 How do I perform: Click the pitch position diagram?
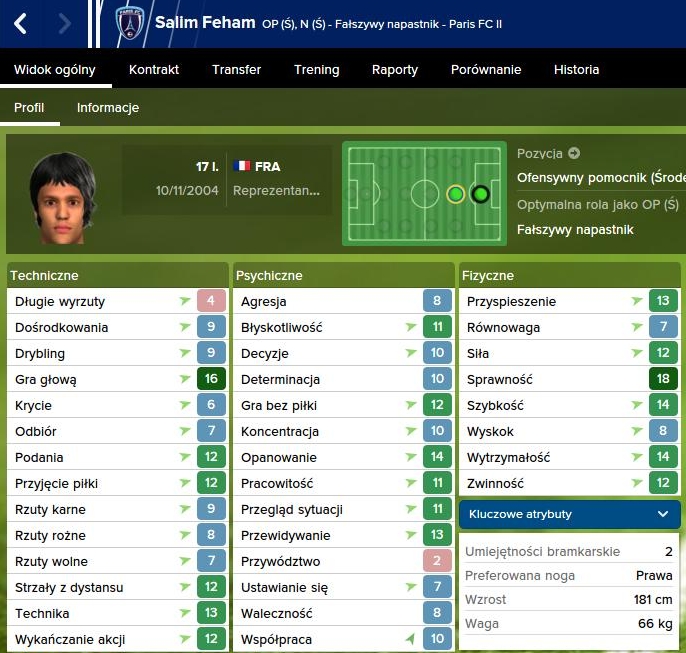pos(424,194)
